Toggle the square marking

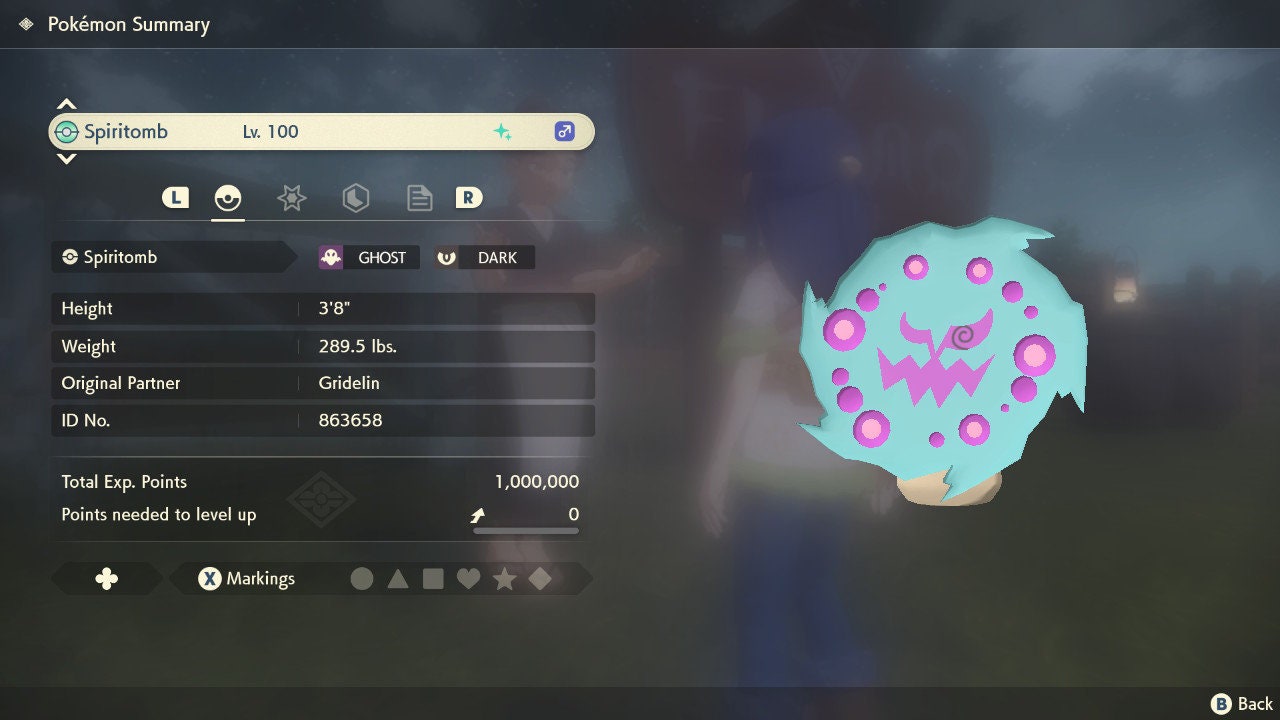click(433, 578)
